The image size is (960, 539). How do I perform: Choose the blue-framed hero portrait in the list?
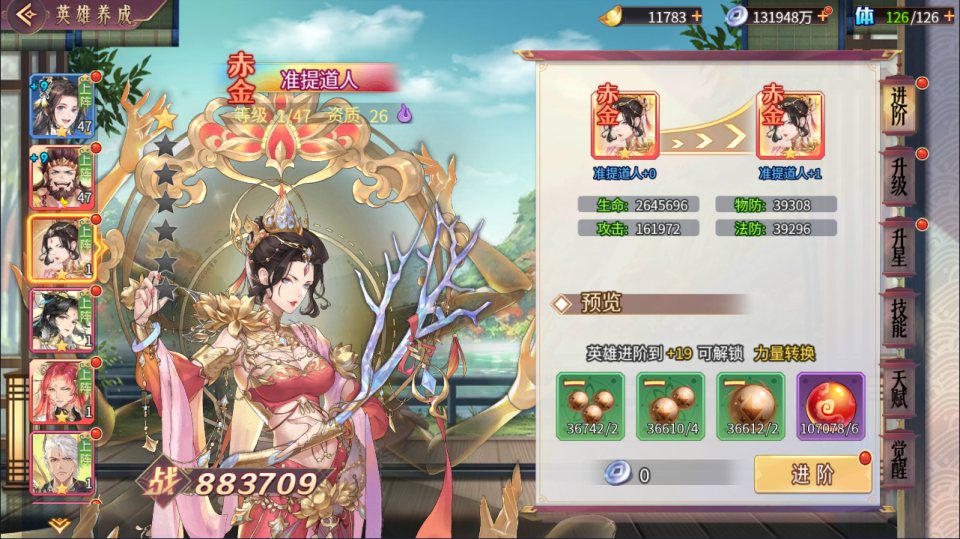[x=62, y=106]
